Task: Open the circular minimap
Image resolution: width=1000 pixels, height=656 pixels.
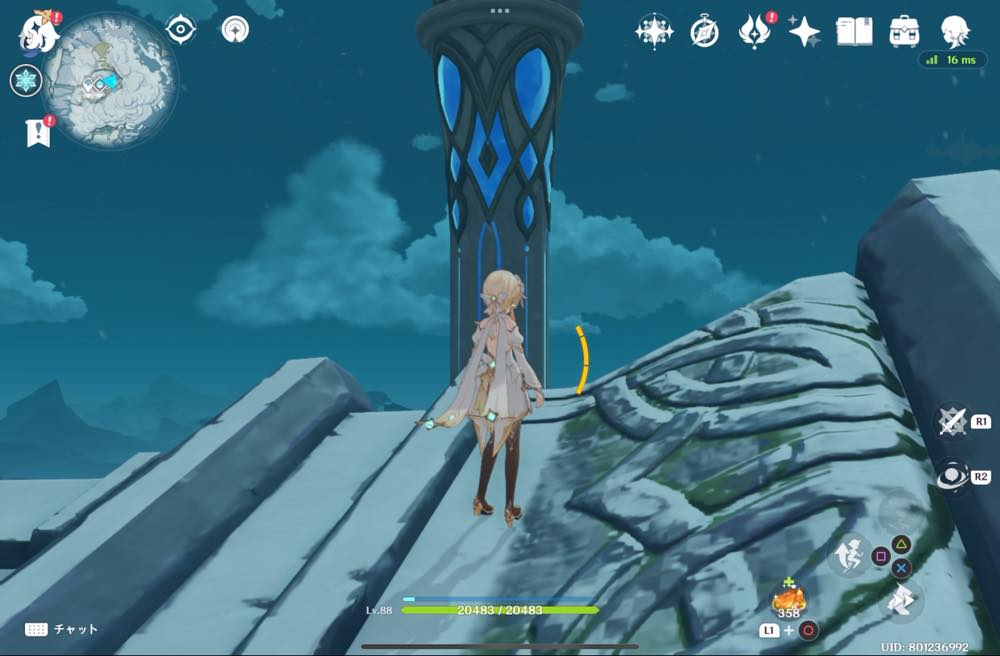Action: (110, 82)
